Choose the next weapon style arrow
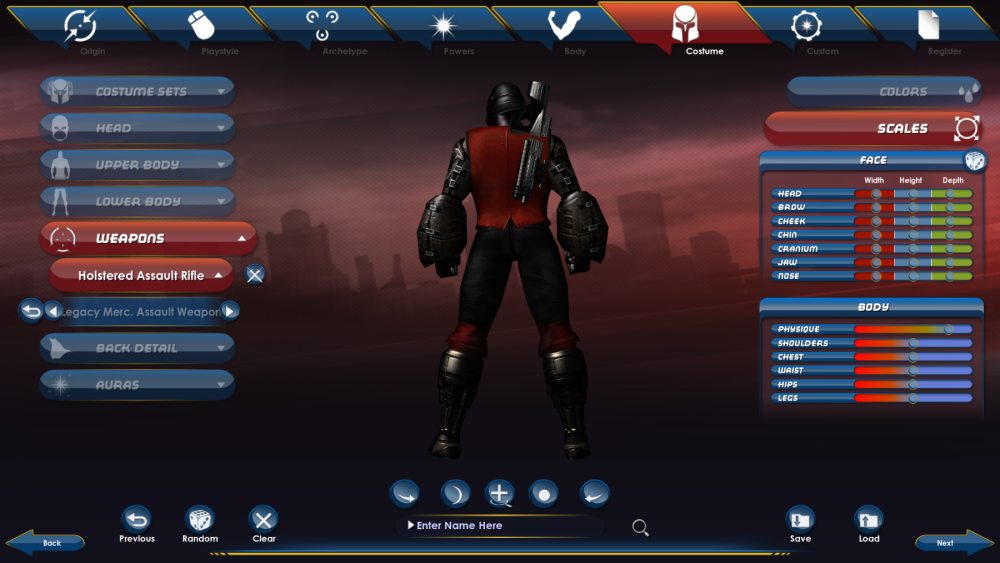Screen dimensions: 1000x563 [230, 311]
